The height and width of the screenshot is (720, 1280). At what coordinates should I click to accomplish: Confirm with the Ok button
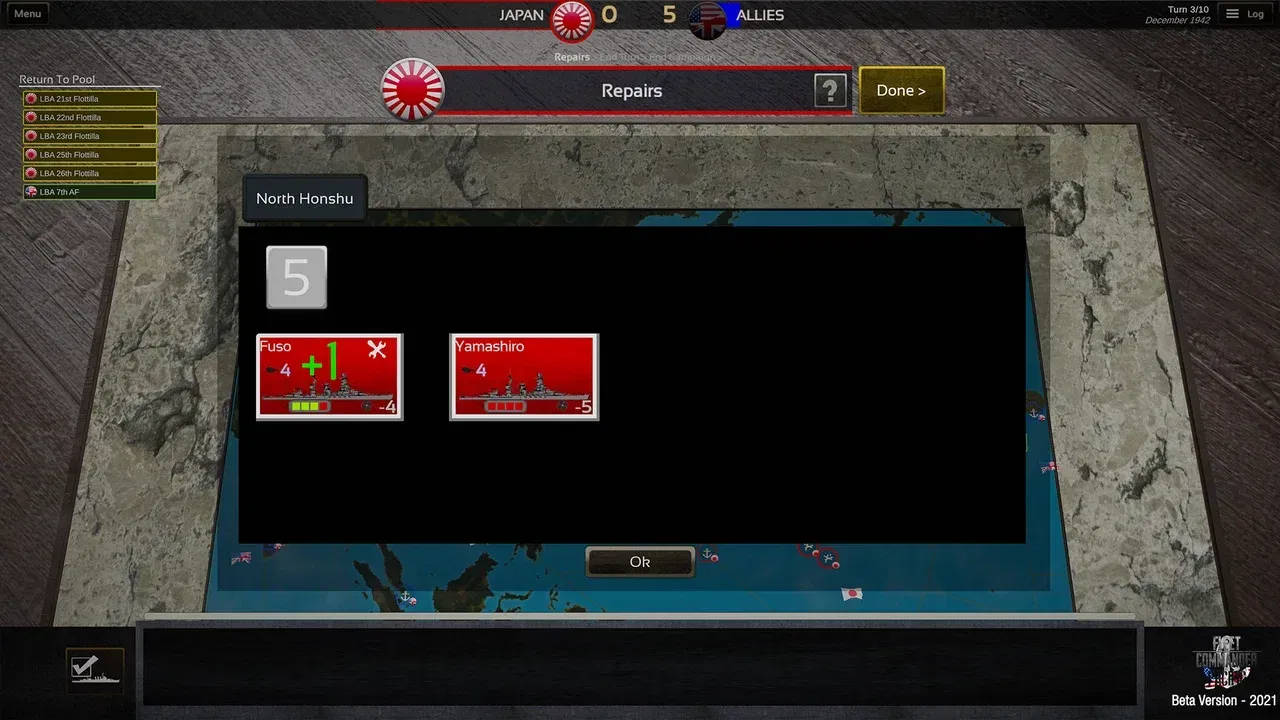pos(640,561)
